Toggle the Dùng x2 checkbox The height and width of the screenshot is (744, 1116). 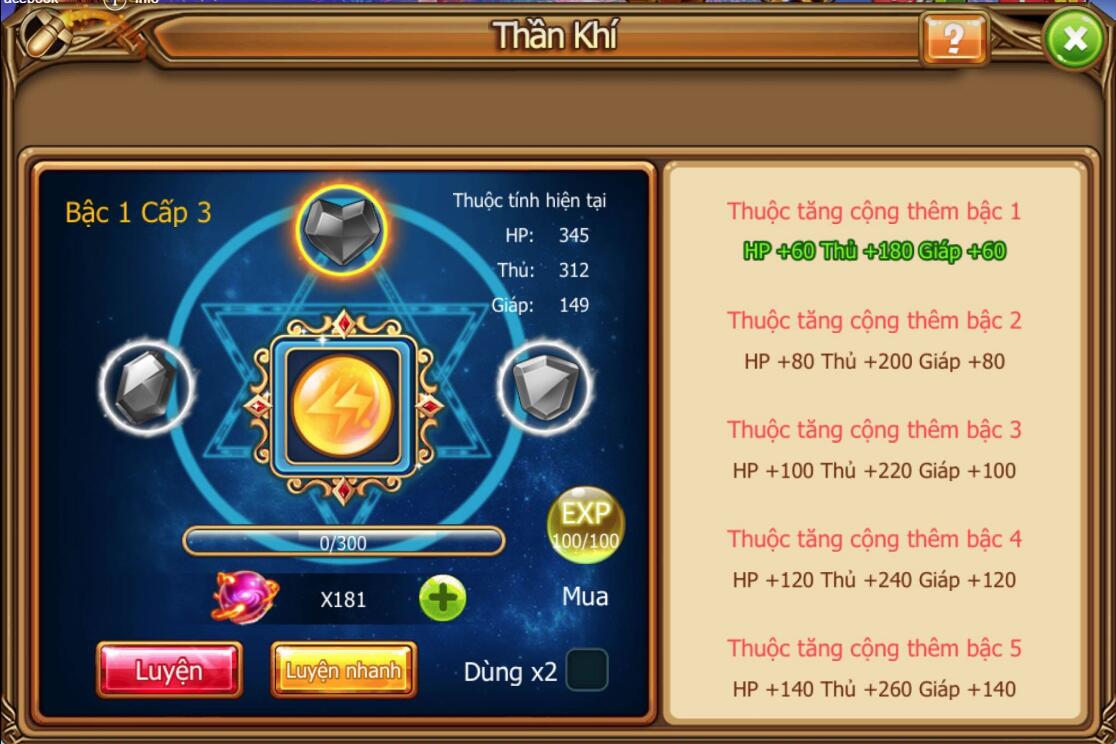coord(587,670)
